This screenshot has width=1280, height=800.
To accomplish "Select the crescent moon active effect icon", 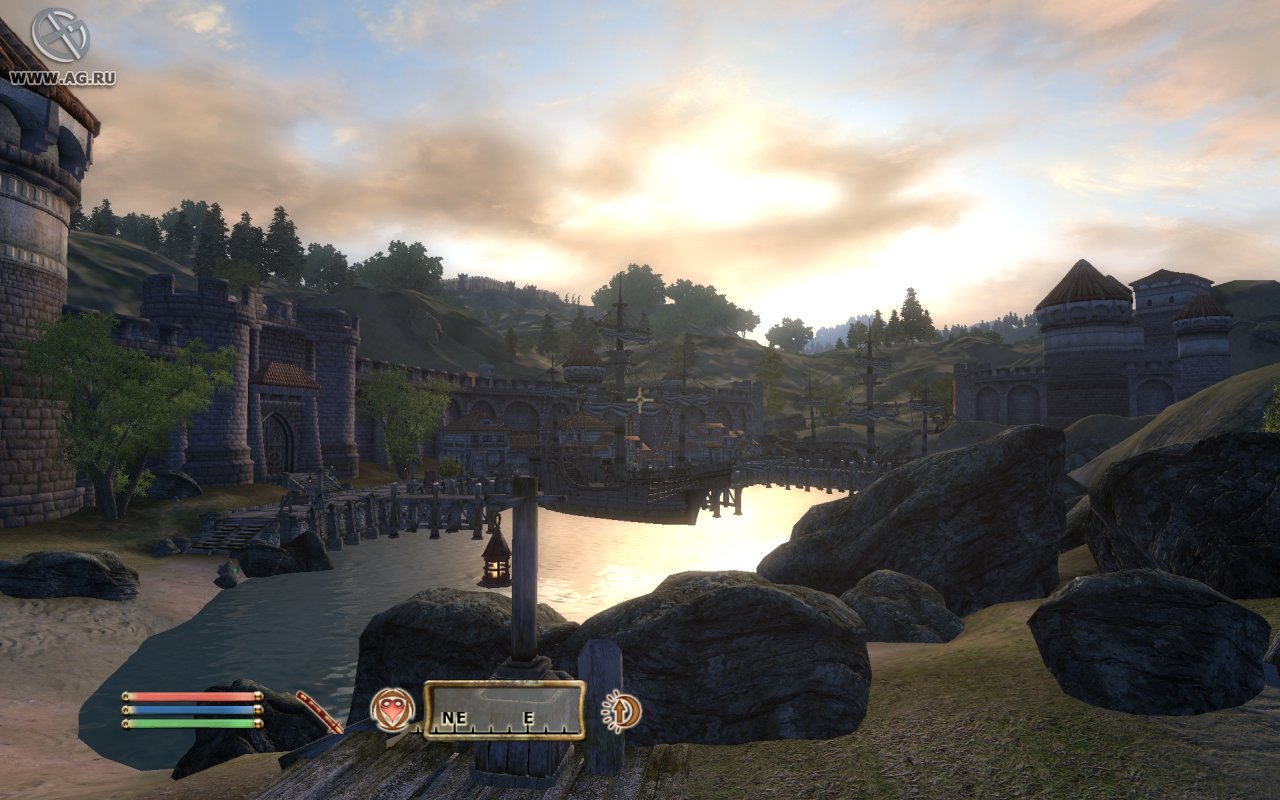I will pyautogui.click(x=621, y=711).
